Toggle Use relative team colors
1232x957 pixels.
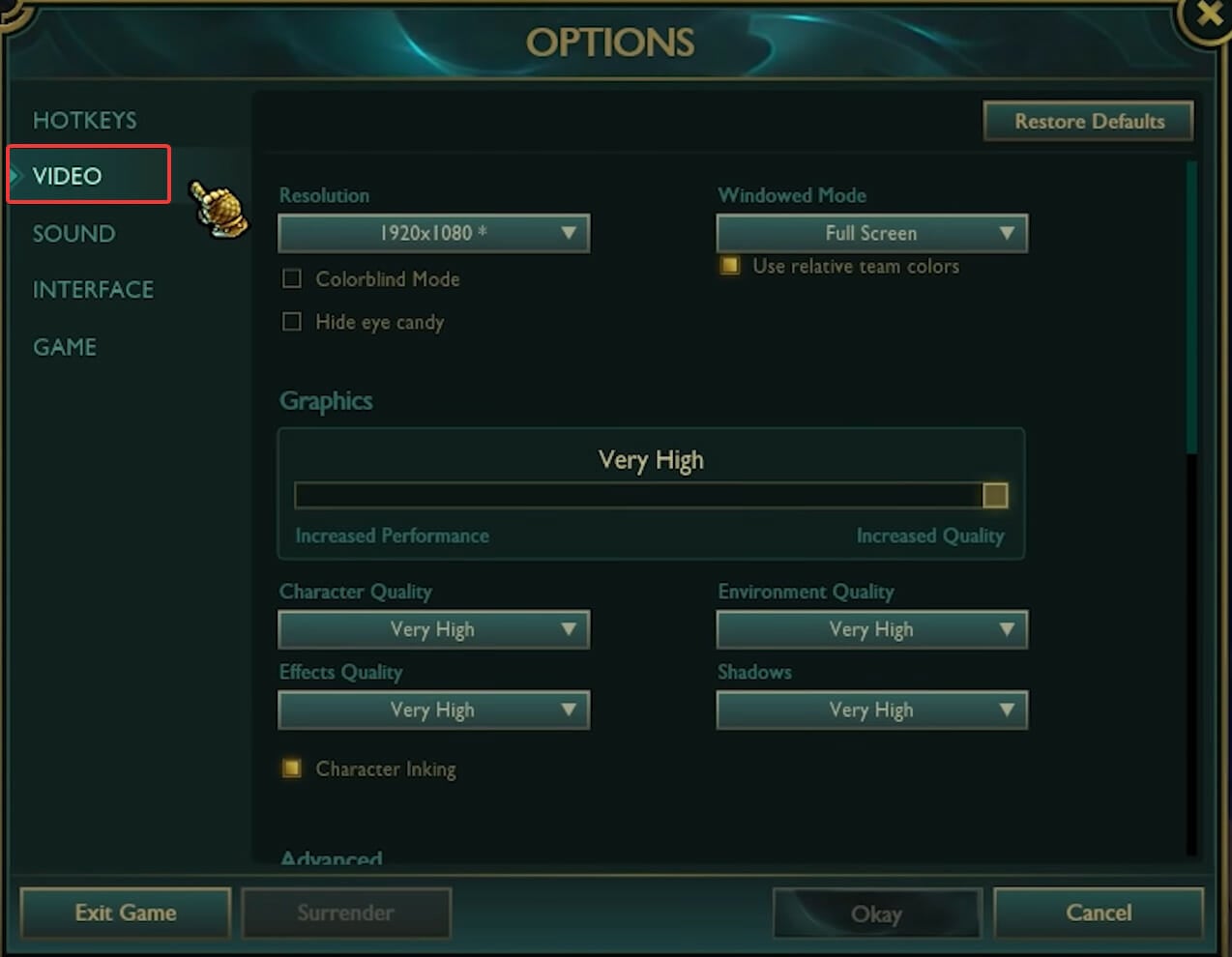pyautogui.click(x=730, y=266)
